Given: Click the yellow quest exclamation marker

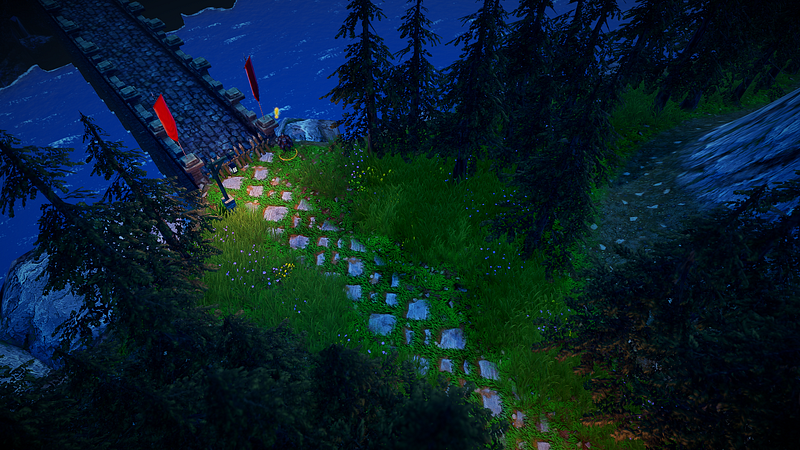Looking at the screenshot, I should (x=277, y=111).
